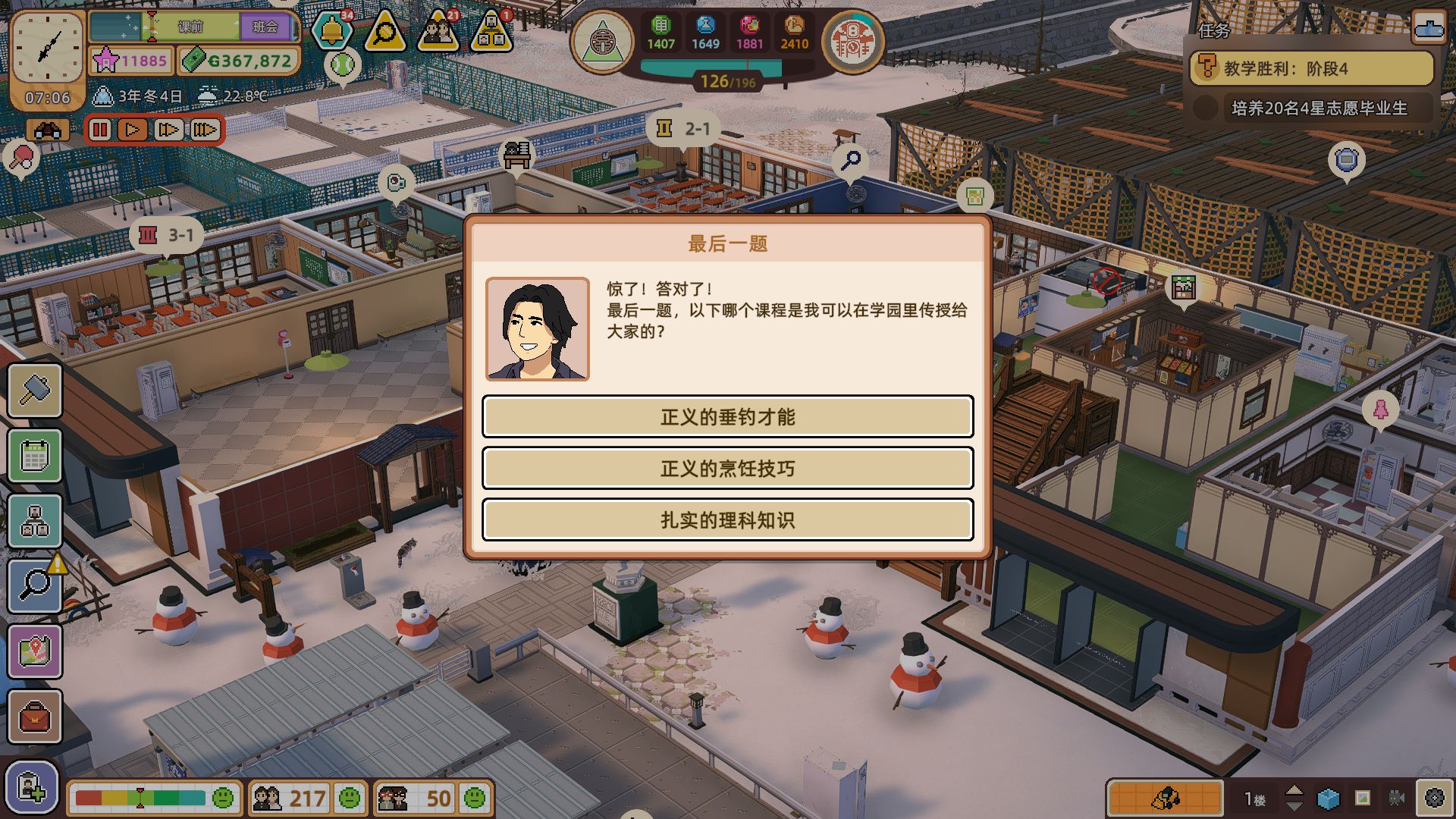Open the red briefcase menu

point(35,716)
